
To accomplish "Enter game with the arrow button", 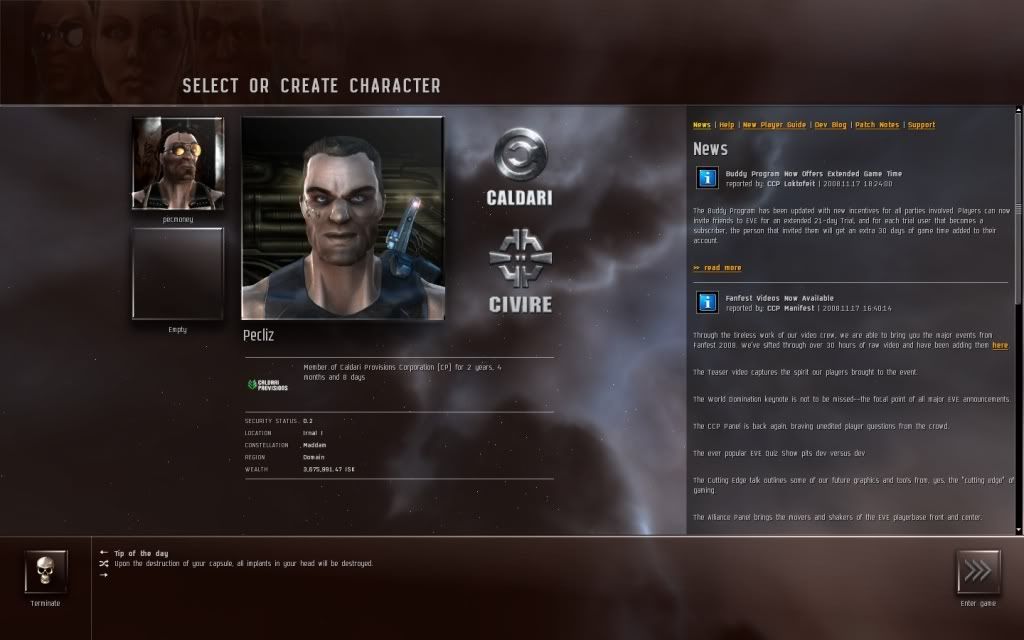I will [x=977, y=572].
